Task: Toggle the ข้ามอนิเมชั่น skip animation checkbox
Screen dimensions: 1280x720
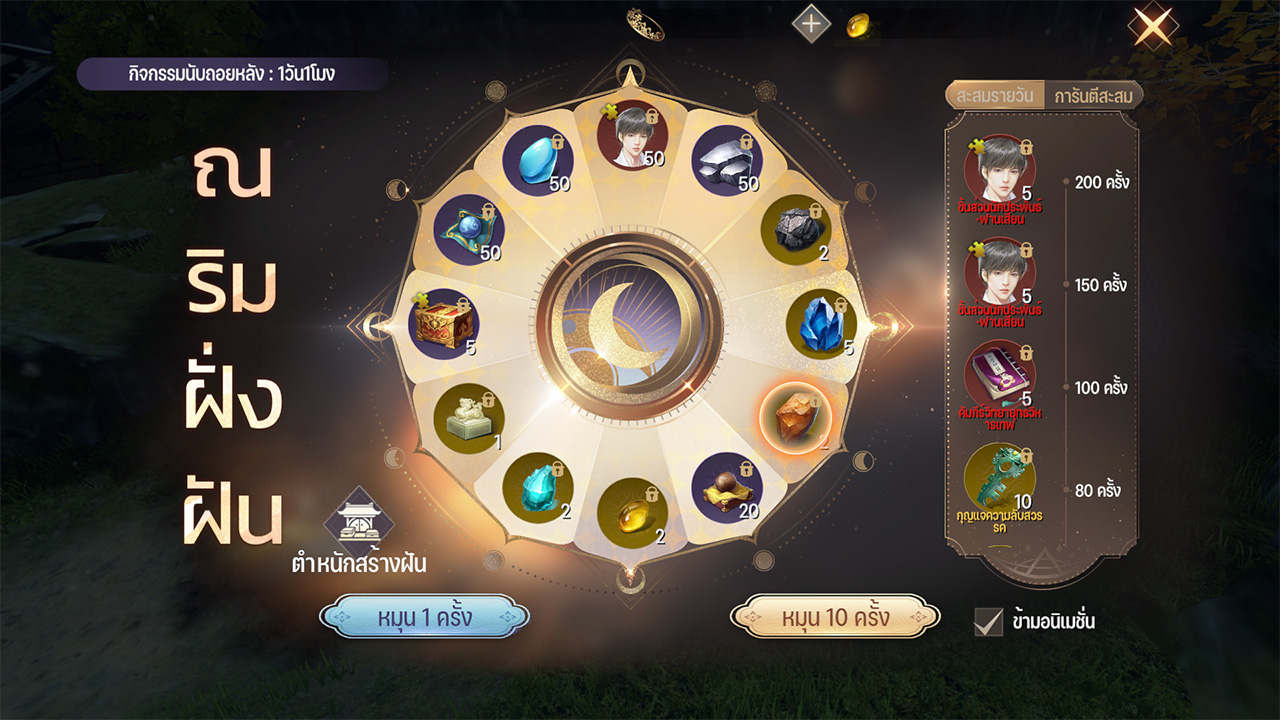Action: [988, 621]
